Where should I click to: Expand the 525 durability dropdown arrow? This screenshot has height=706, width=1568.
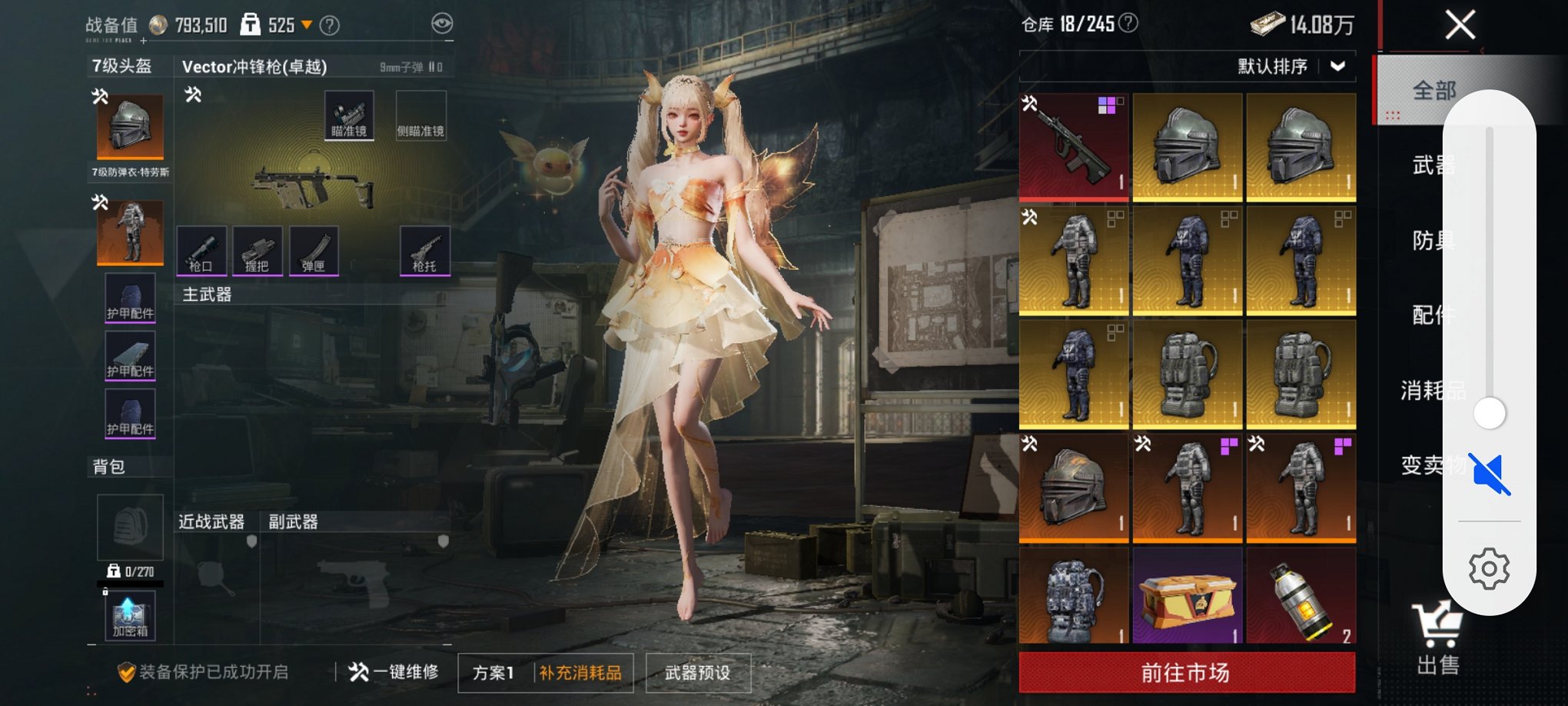307,25
